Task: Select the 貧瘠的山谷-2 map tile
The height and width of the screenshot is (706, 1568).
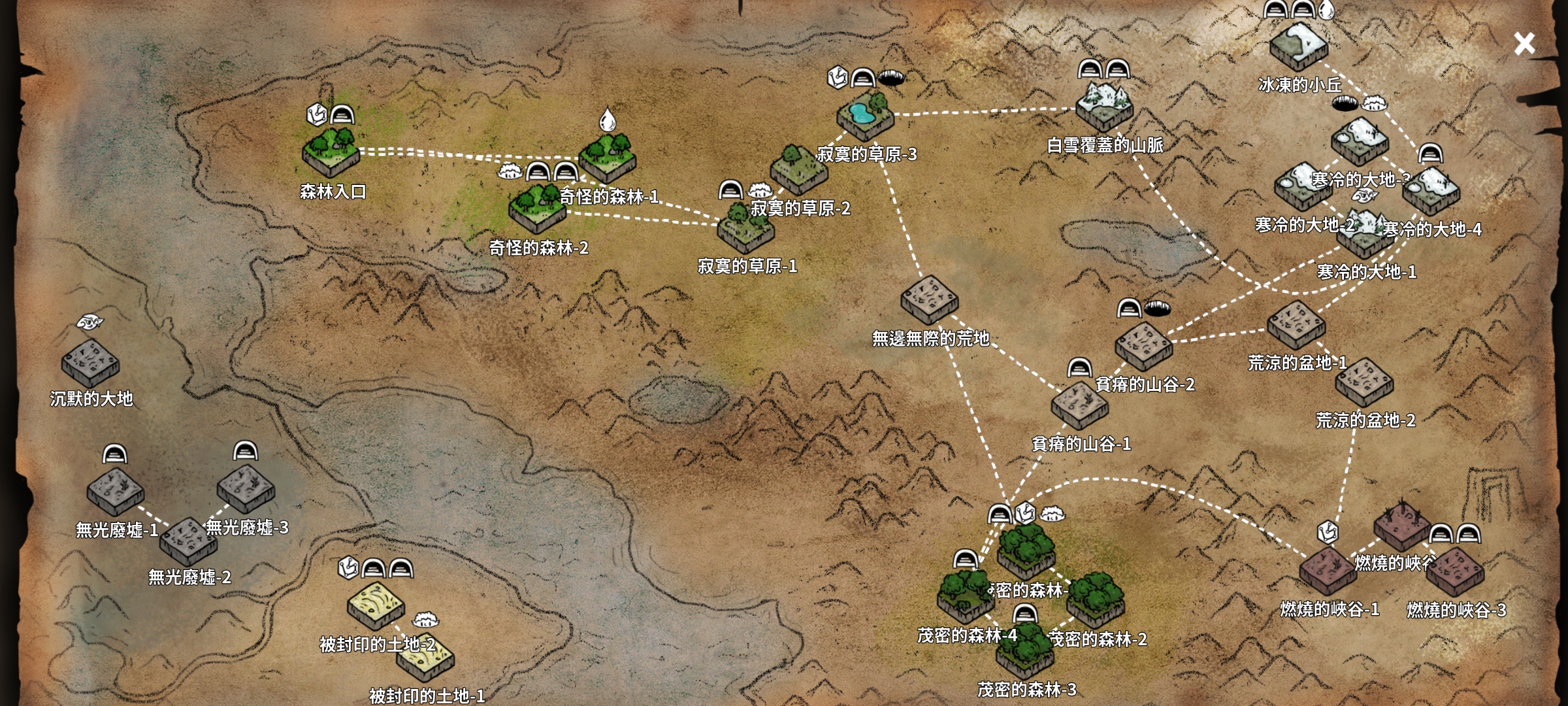Action: tap(1143, 346)
